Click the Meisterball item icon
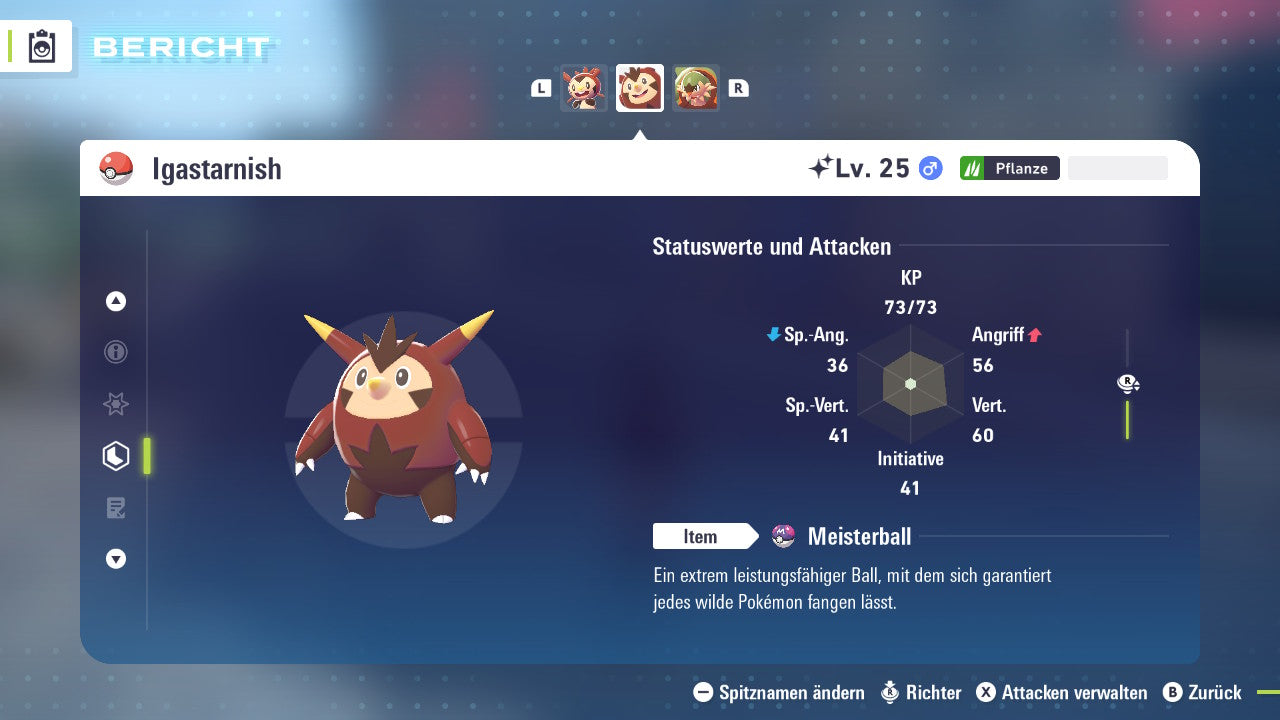Screen dimensions: 1280x720 pos(782,536)
